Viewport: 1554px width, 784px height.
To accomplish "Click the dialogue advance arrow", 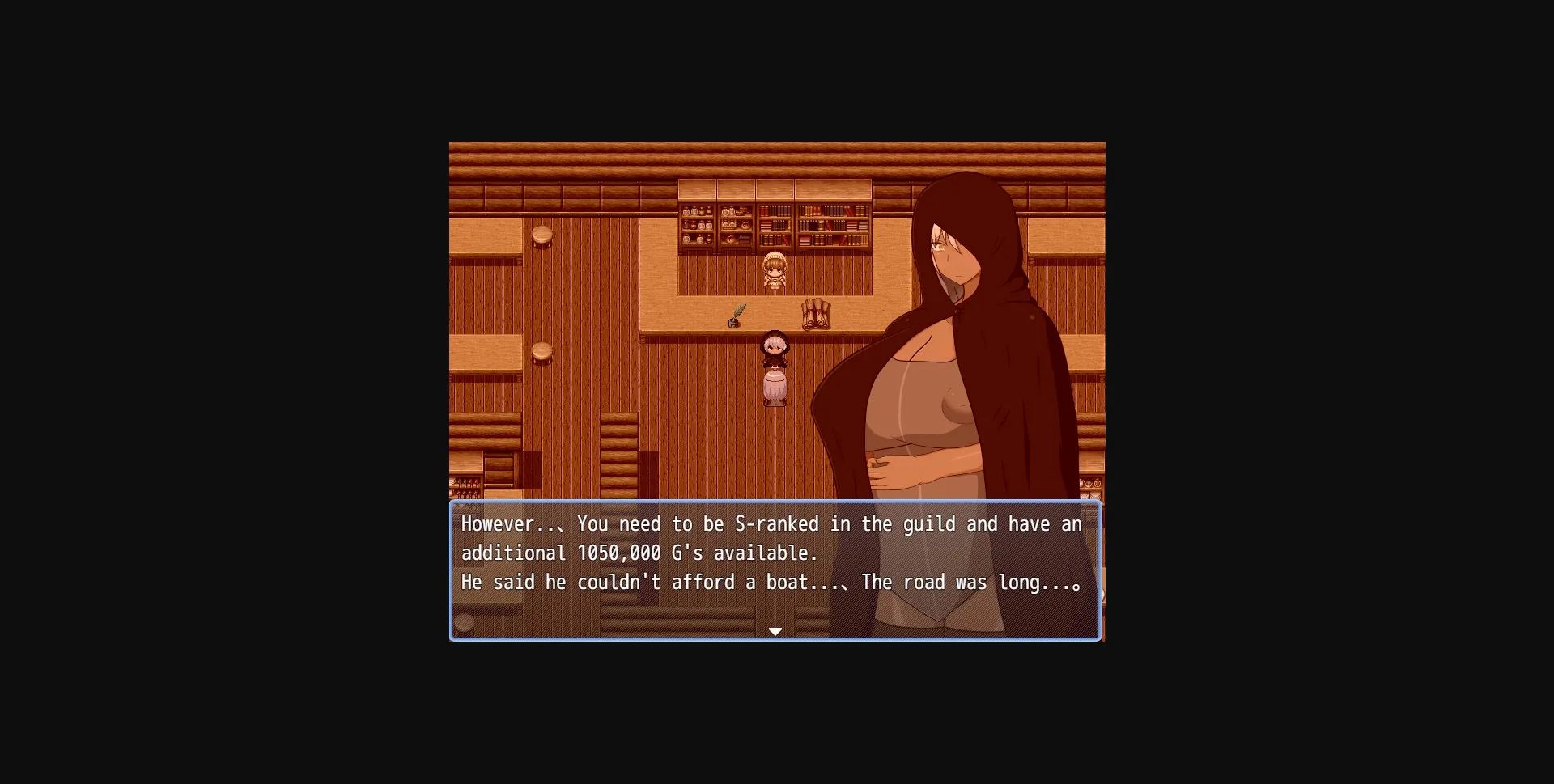I will pos(775,632).
